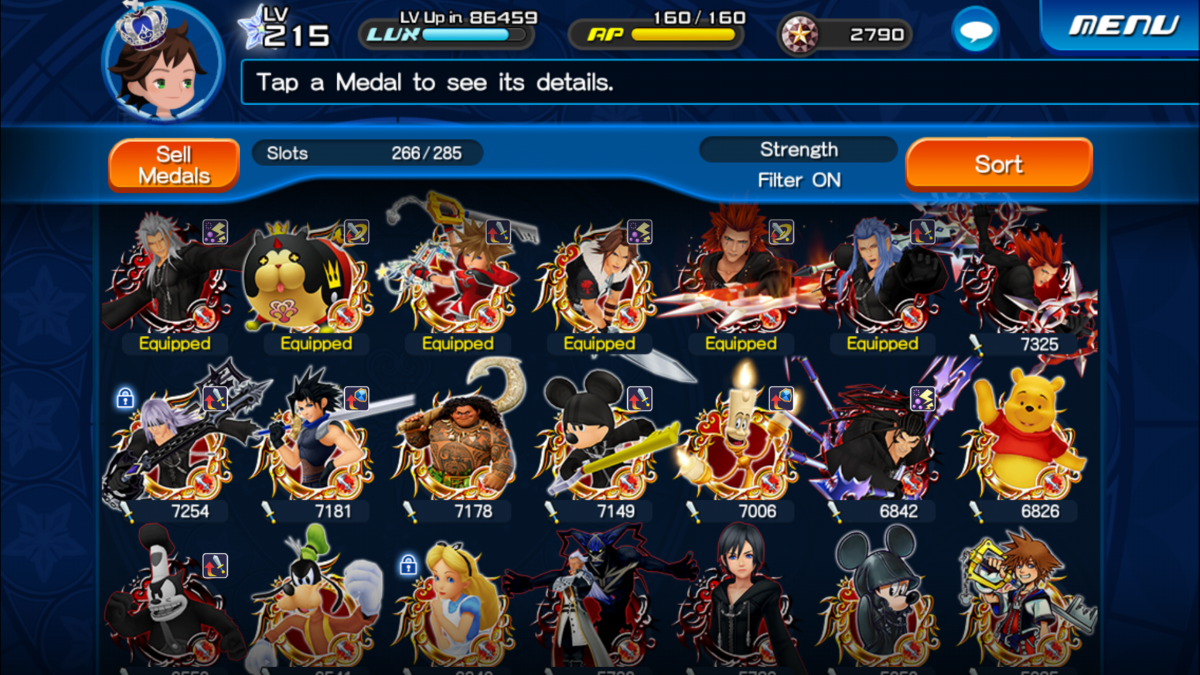
Task: Select the Zack medal with 7181 strength
Action: click(x=314, y=440)
